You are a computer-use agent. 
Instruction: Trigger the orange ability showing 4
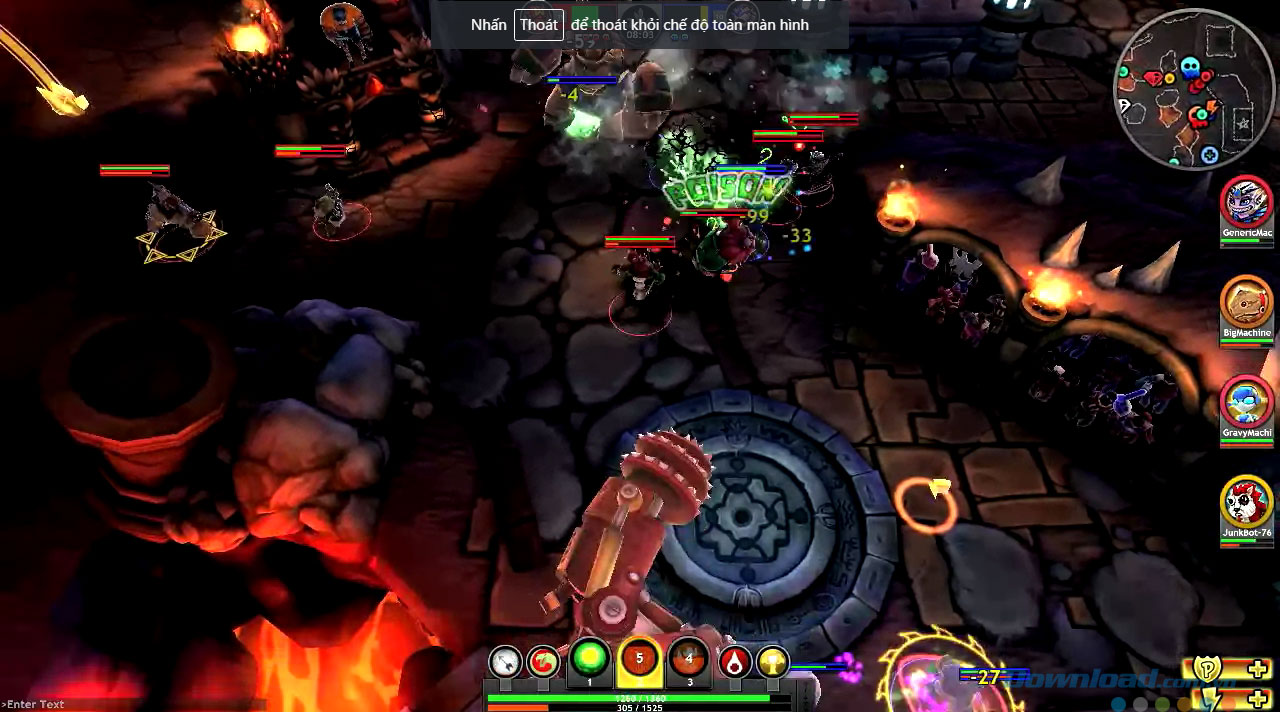click(x=688, y=661)
